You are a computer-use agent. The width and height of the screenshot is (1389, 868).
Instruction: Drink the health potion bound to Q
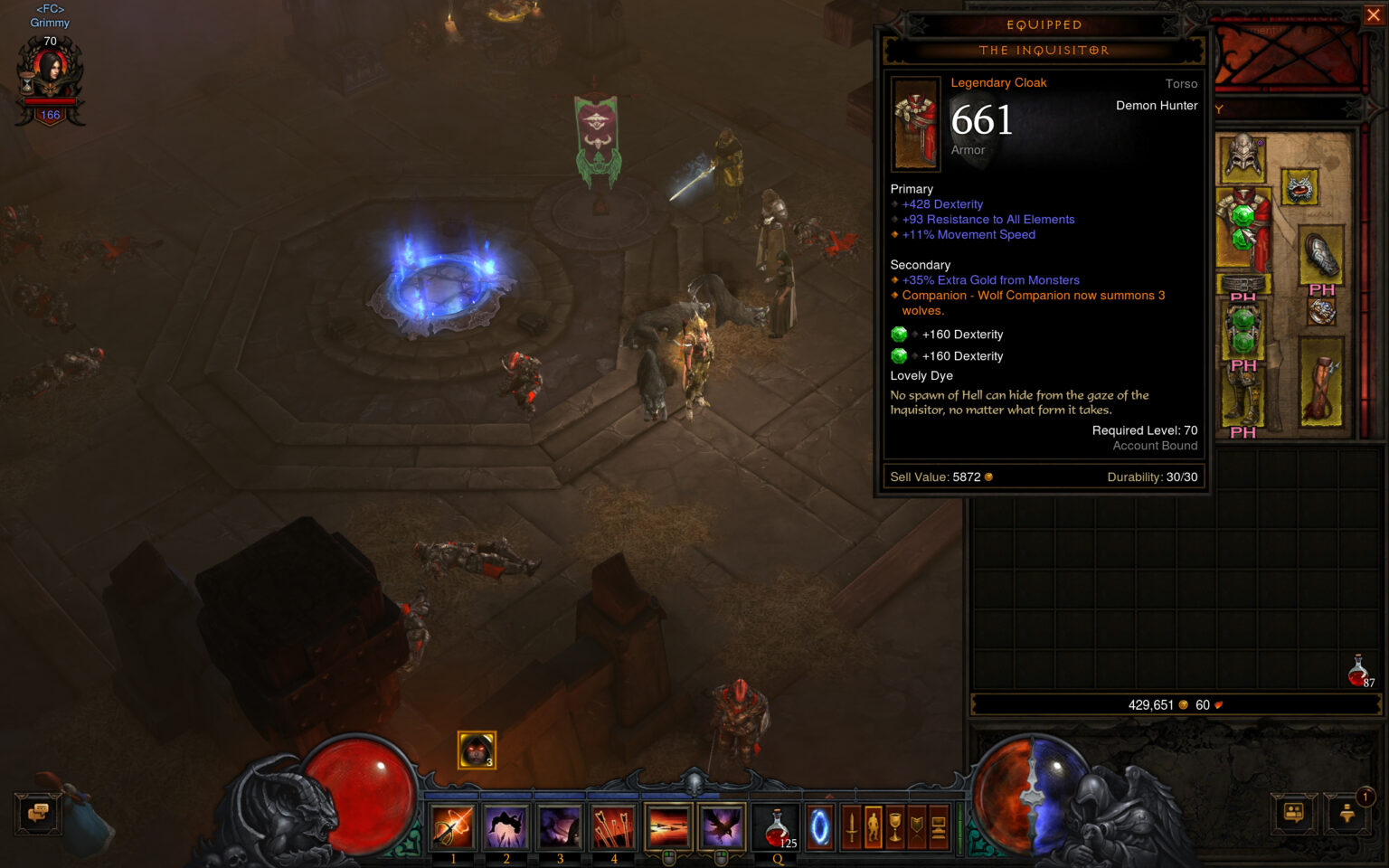[x=775, y=827]
